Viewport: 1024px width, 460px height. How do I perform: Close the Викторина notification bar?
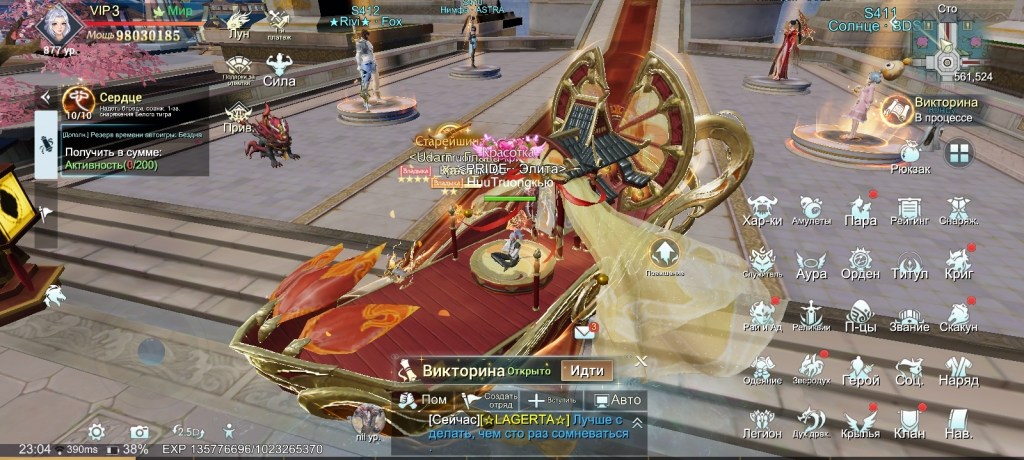[641, 360]
